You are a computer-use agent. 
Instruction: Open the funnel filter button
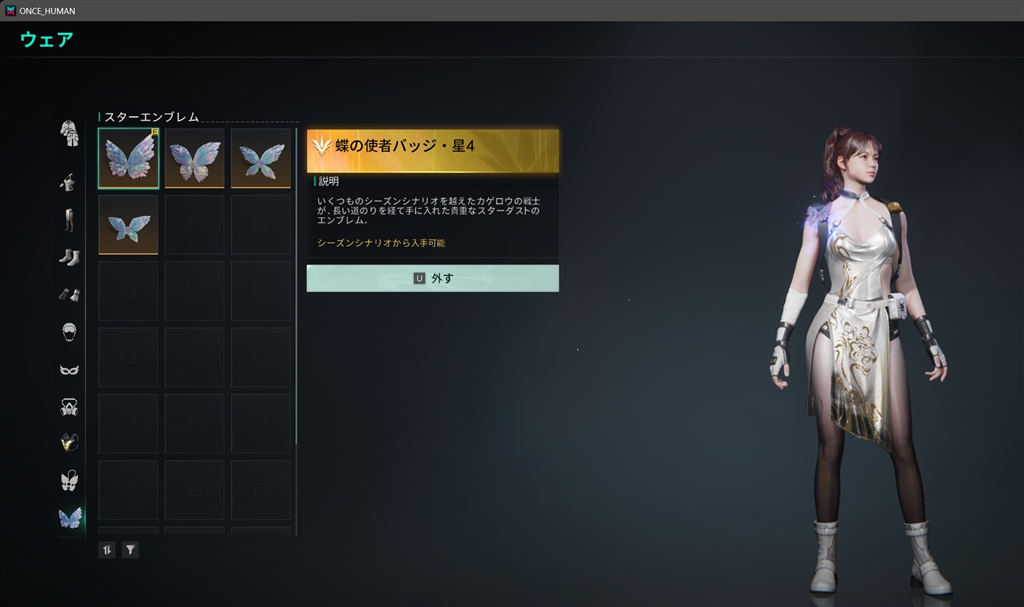(130, 549)
